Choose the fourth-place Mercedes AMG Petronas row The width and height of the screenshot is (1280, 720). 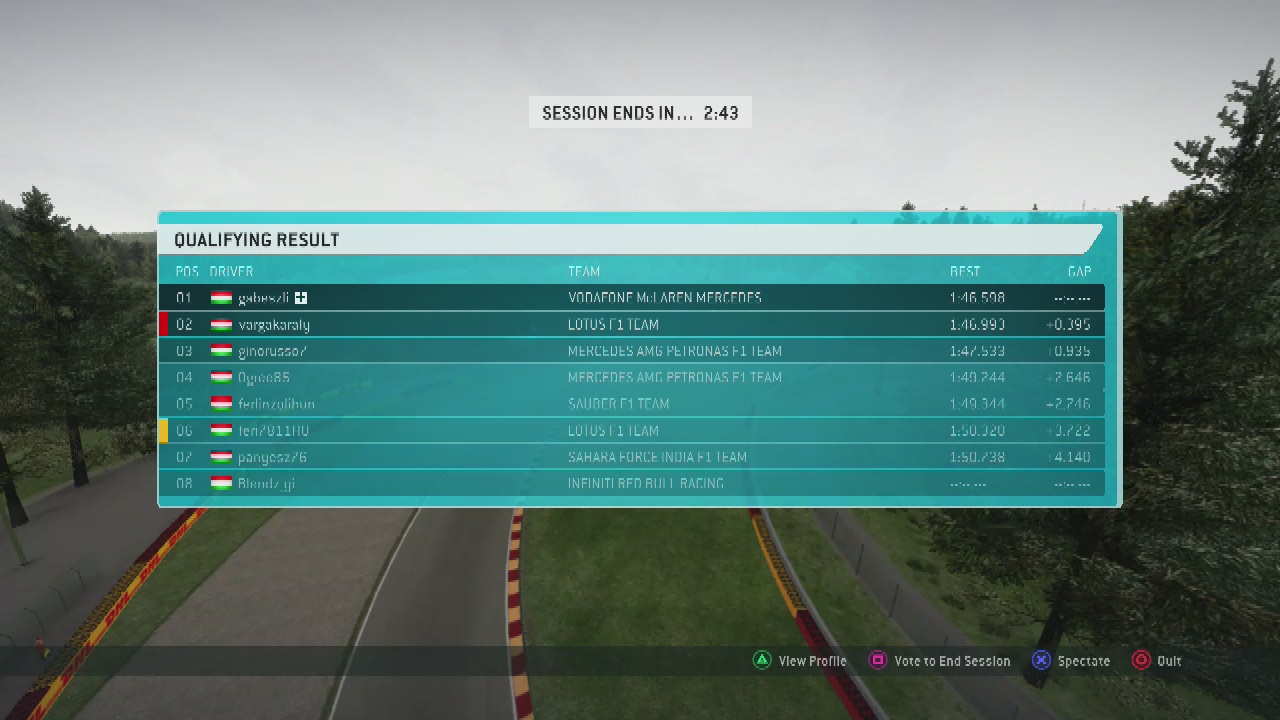[x=632, y=378]
